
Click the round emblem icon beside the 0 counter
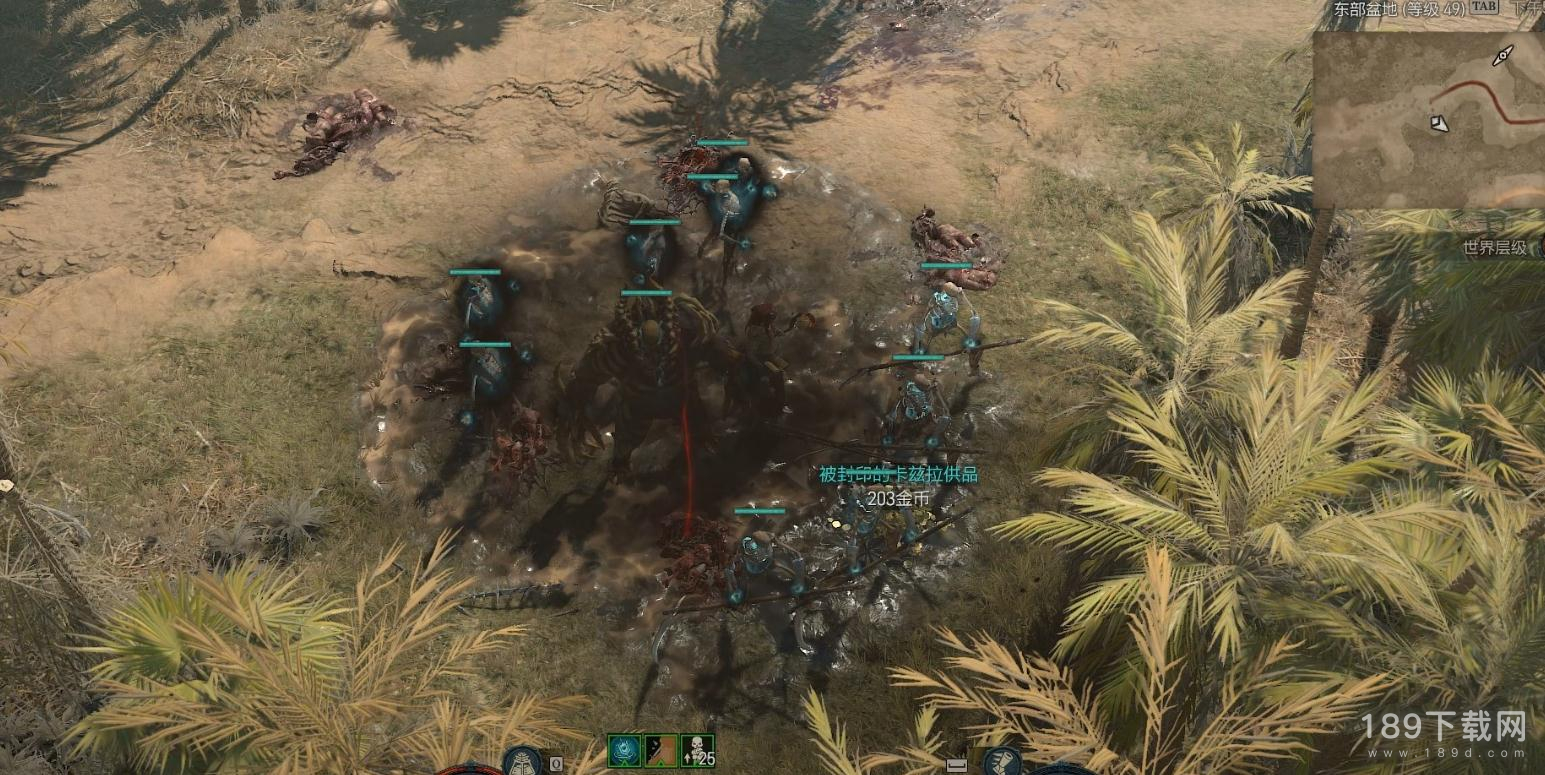(x=522, y=761)
